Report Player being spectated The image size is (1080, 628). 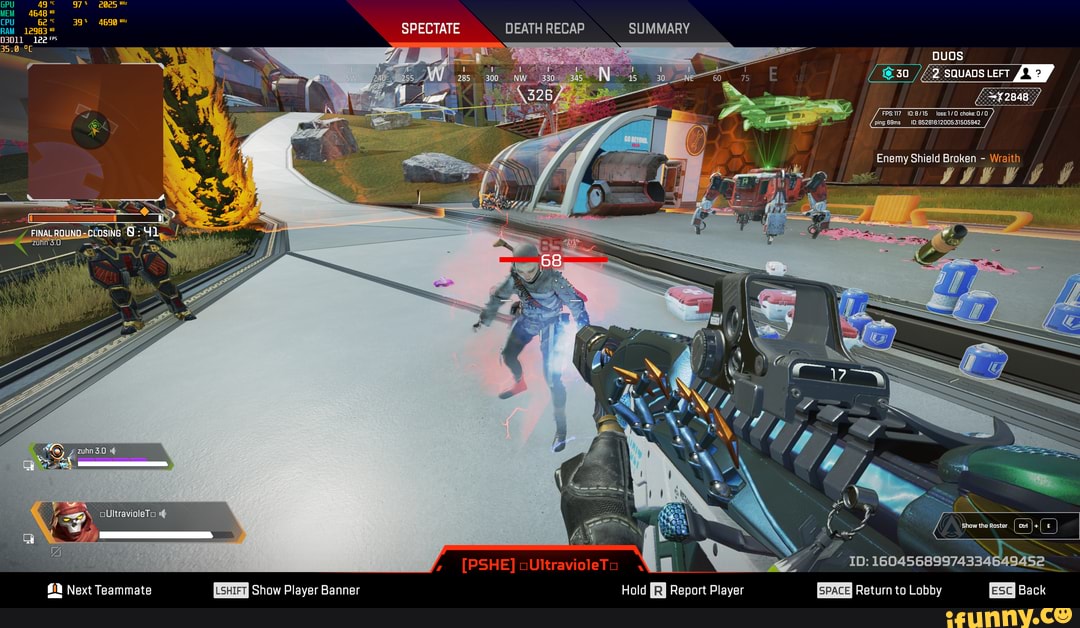[x=683, y=590]
